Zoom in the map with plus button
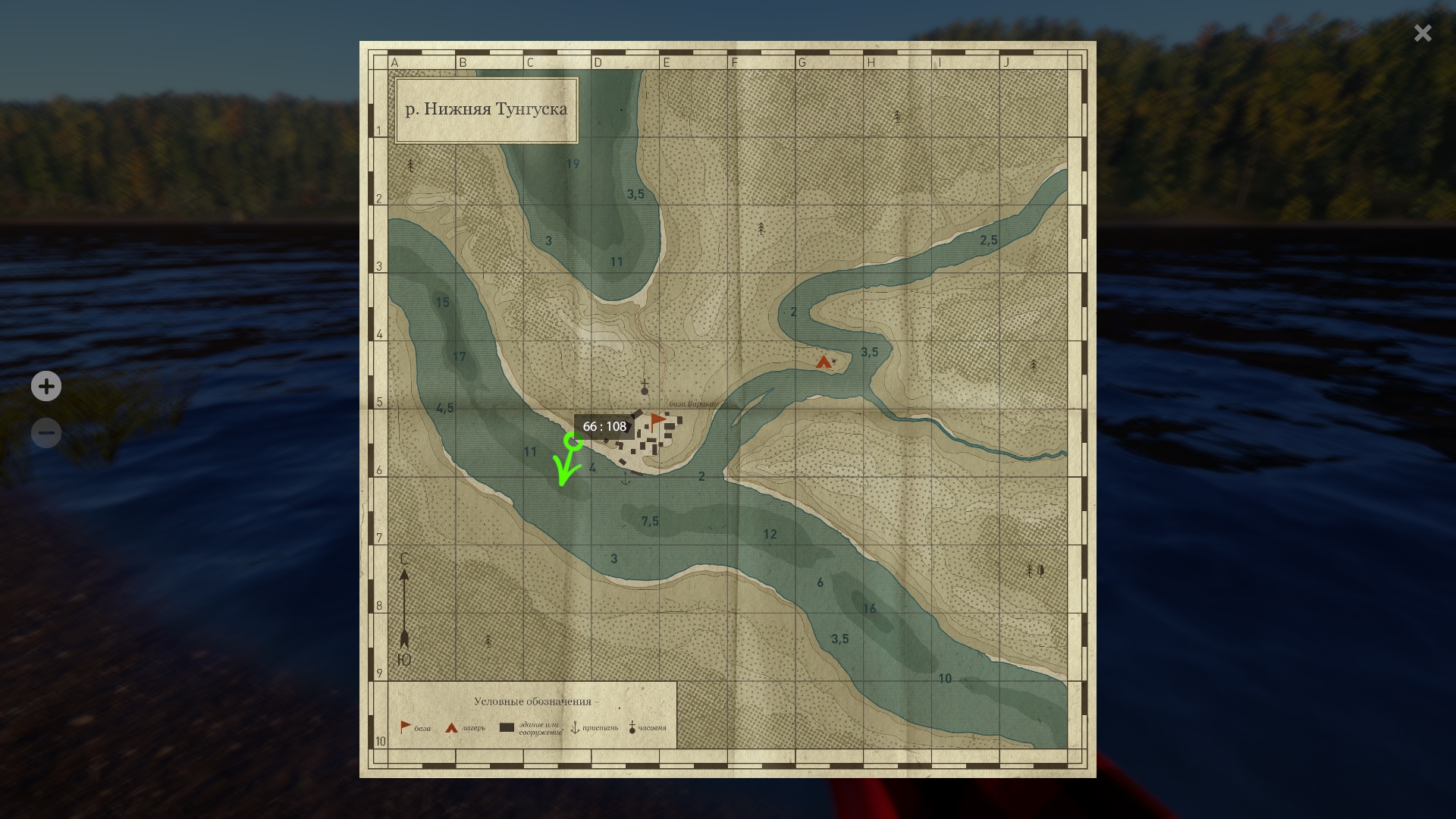The width and height of the screenshot is (1456, 819). (46, 387)
